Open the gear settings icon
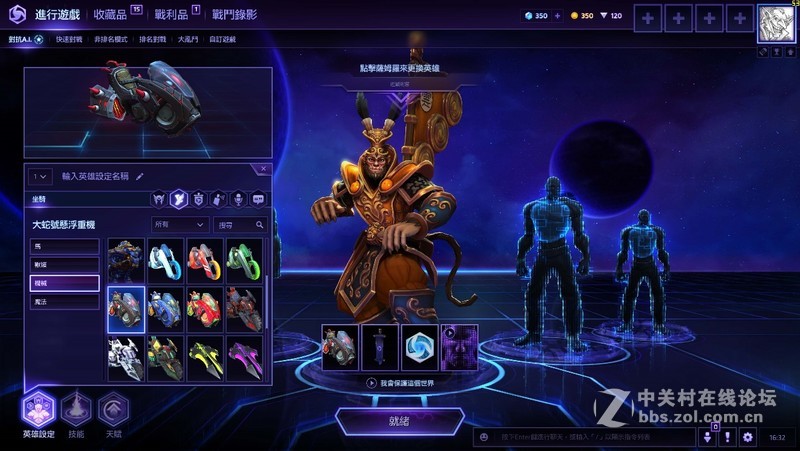 click(747, 437)
